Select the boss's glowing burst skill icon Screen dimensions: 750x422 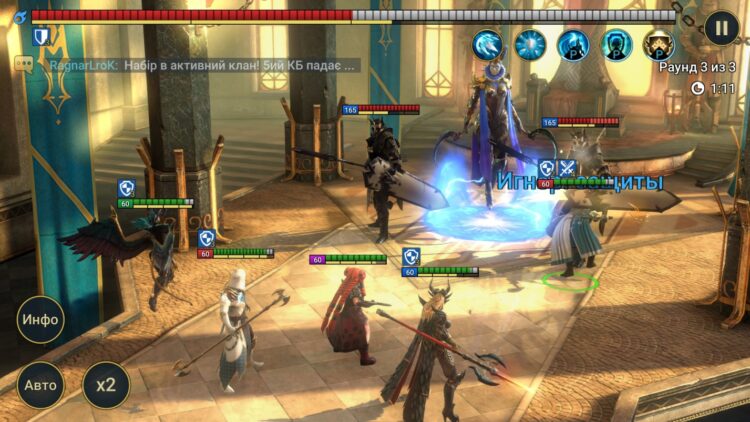point(530,44)
